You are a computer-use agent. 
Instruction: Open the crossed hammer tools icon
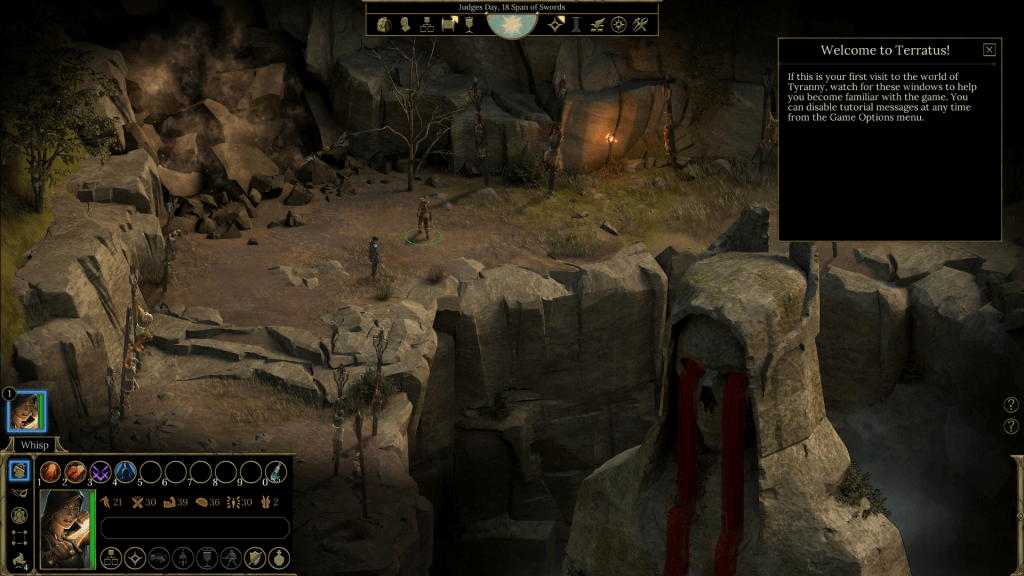641,24
